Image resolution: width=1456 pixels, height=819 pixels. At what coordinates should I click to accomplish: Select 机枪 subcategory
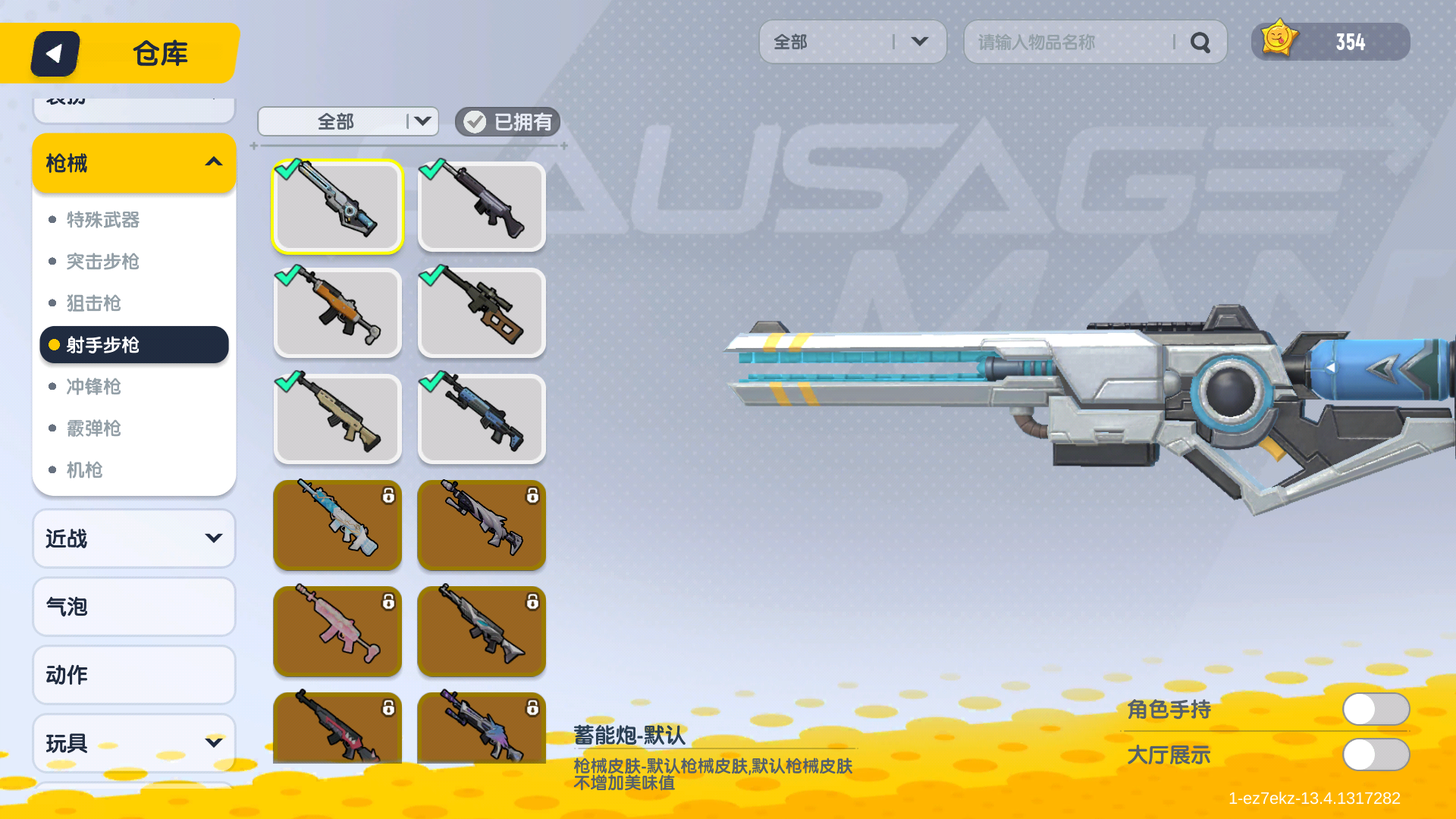pos(85,470)
